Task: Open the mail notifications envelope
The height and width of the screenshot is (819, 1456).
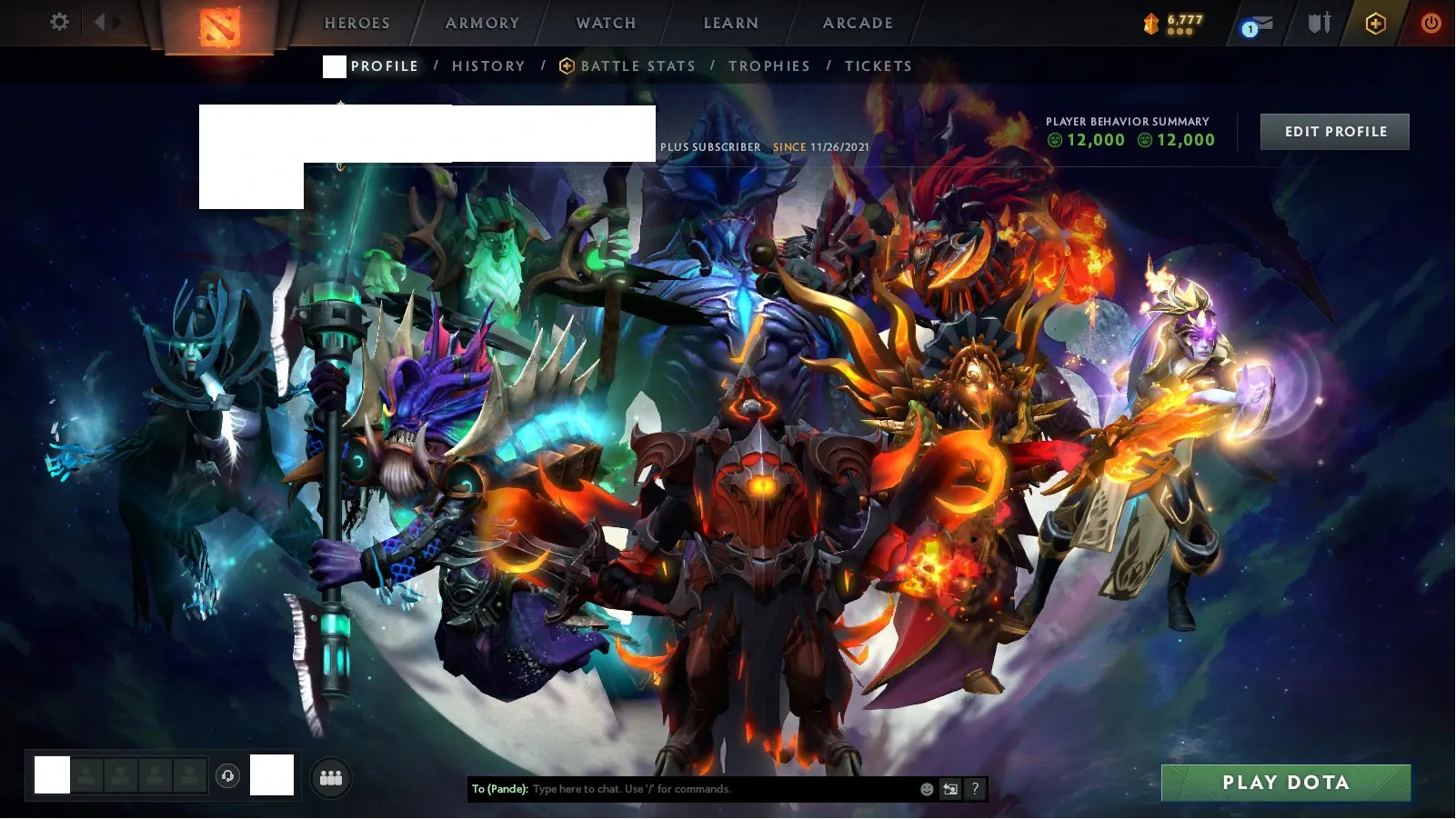Action: coord(1258,25)
